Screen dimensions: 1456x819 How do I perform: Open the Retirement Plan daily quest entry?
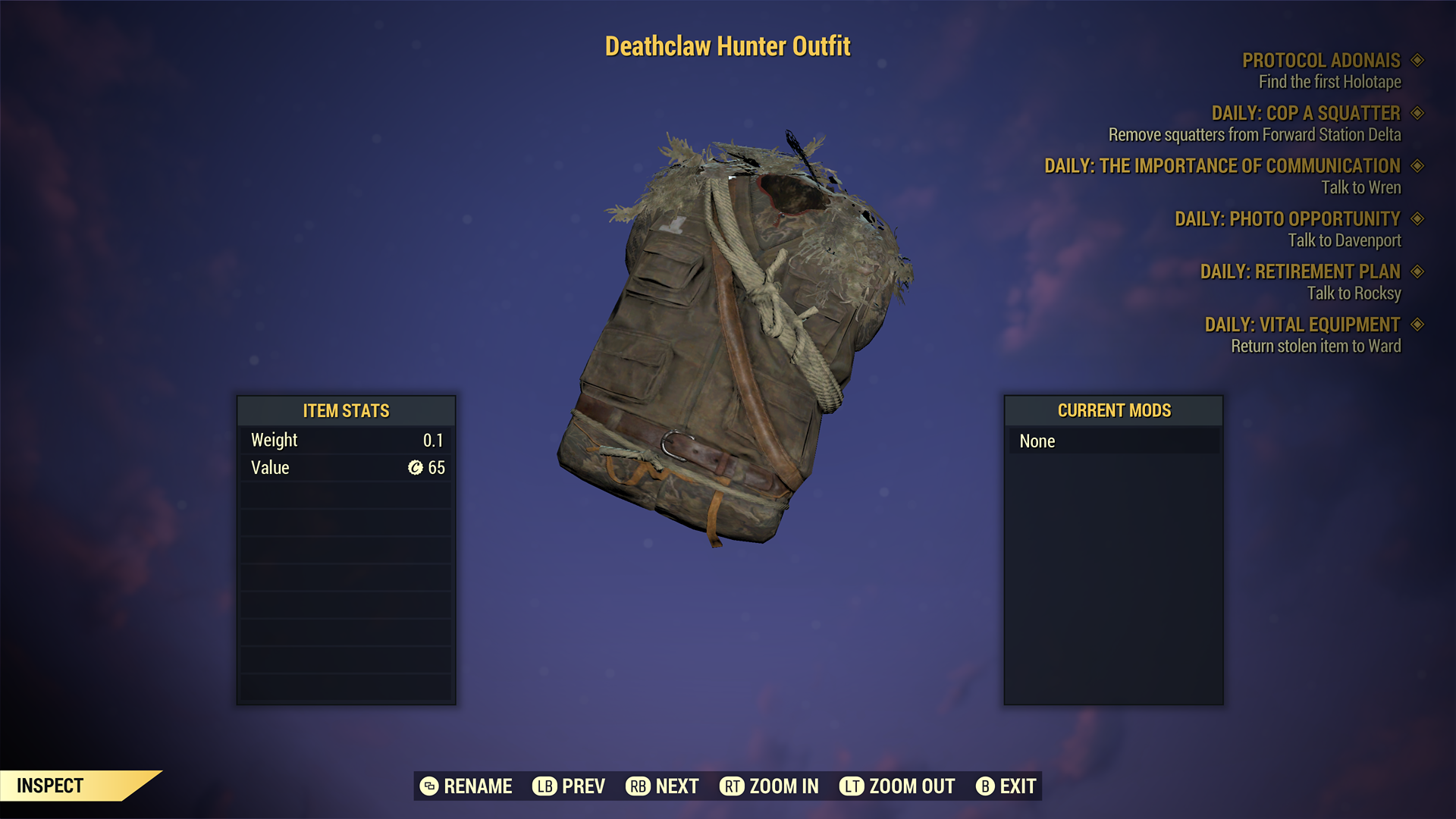coord(1300,271)
